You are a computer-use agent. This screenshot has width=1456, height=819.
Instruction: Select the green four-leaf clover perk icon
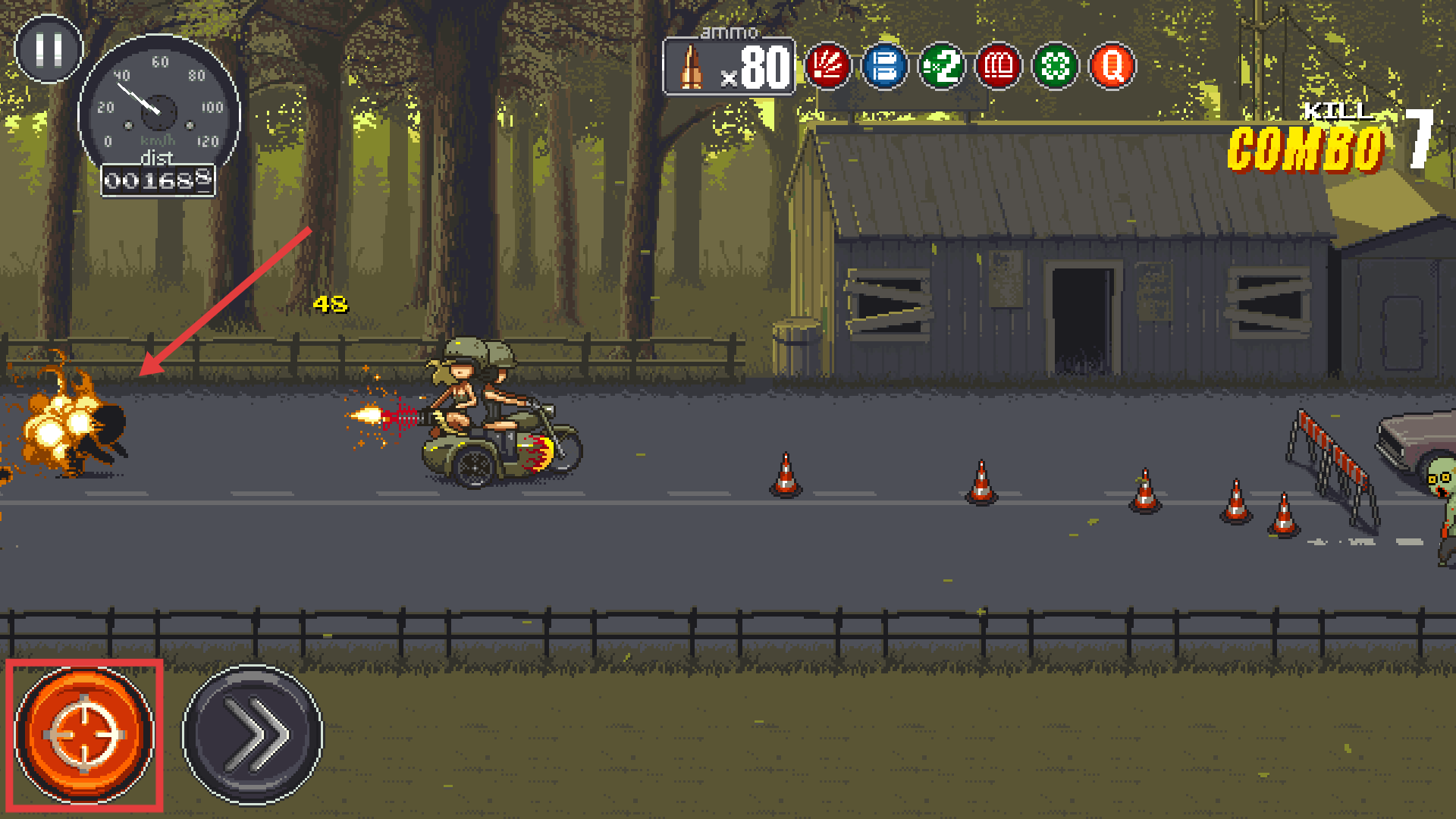pyautogui.click(x=1055, y=67)
